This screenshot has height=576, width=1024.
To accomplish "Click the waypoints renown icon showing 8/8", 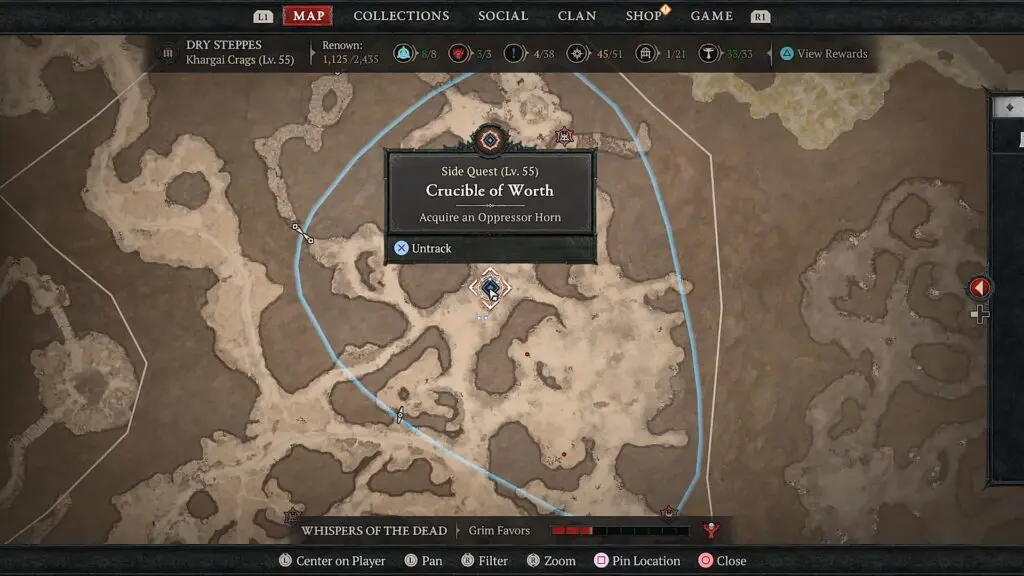I will (x=403, y=54).
